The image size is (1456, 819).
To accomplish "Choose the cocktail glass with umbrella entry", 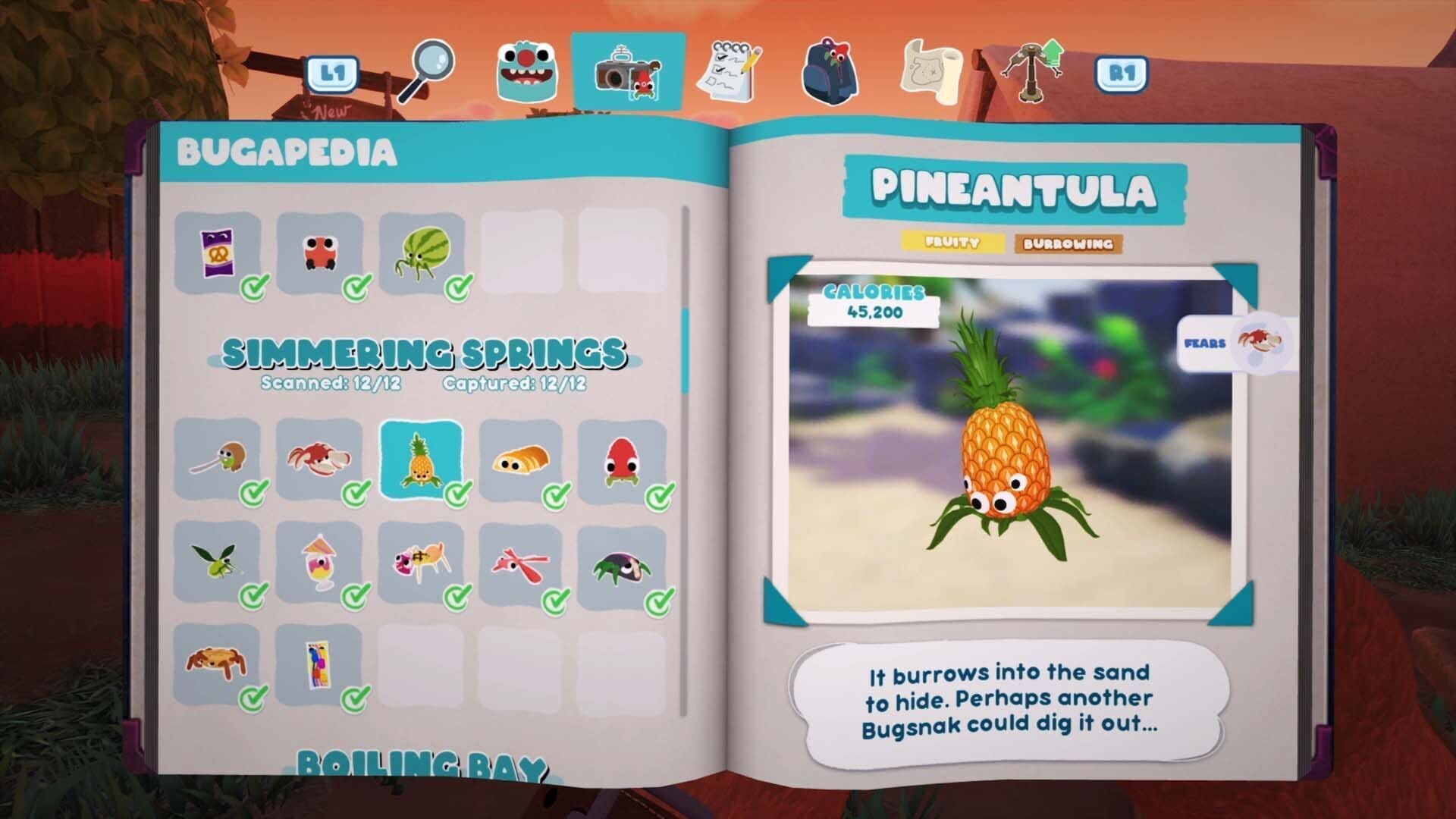I will click(319, 562).
